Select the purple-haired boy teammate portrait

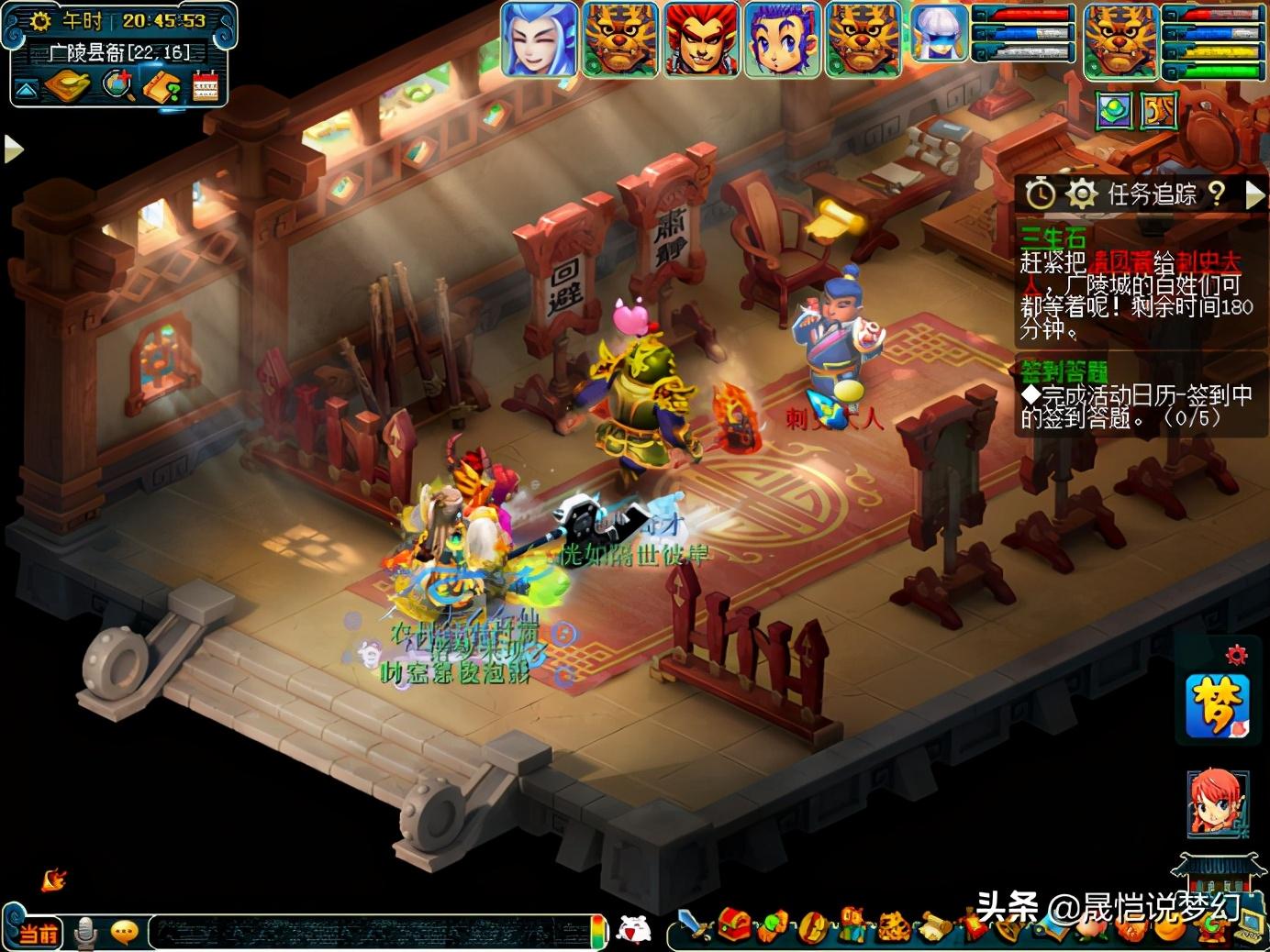coord(783,39)
